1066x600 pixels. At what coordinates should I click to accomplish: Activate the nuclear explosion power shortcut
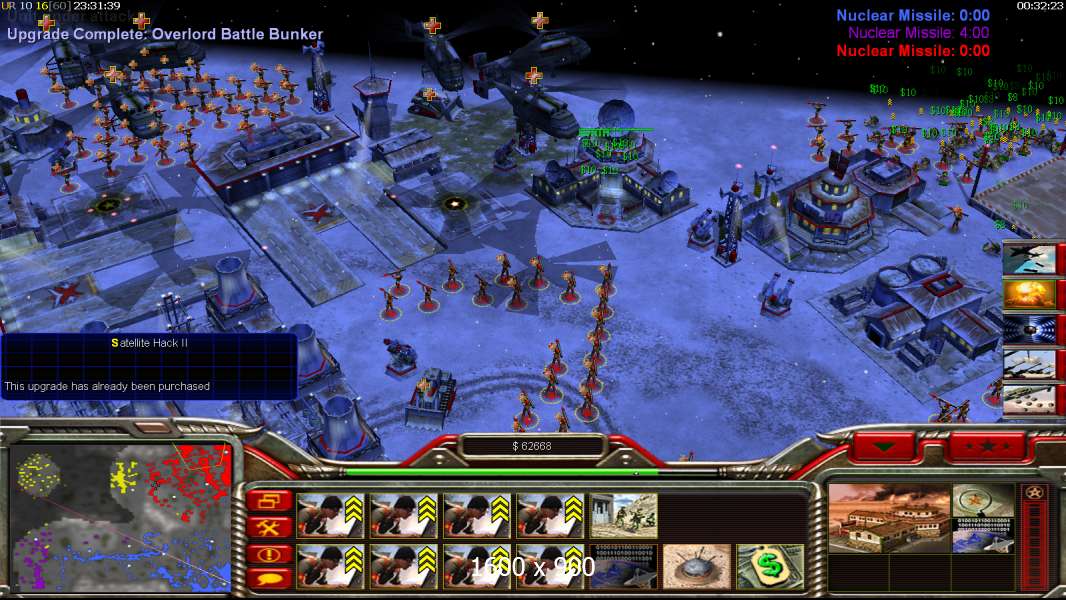1028,295
